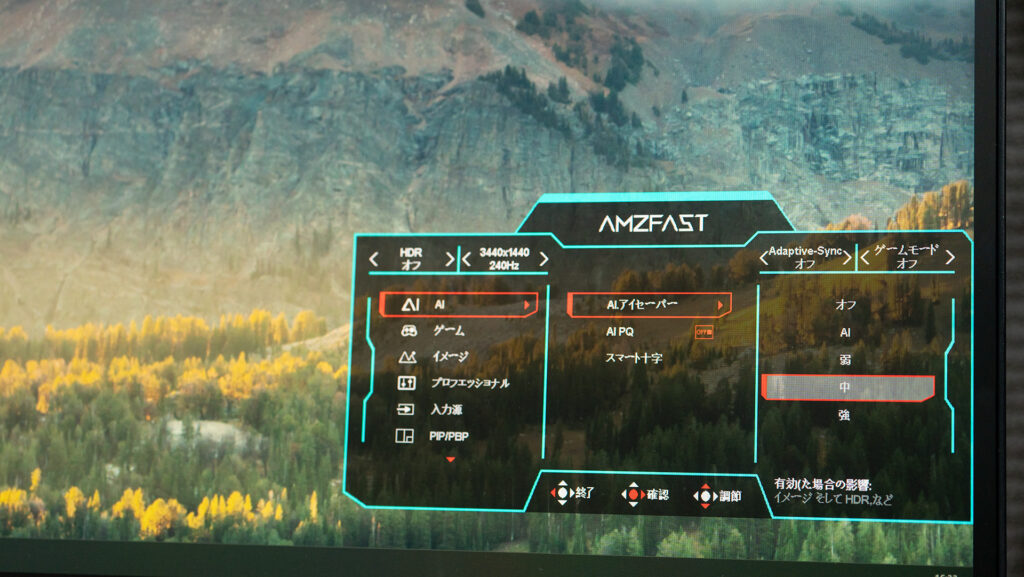Click the red down arrow below PIP/PBP
Screen dimensions: 1024x577
pyautogui.click(x=450, y=459)
